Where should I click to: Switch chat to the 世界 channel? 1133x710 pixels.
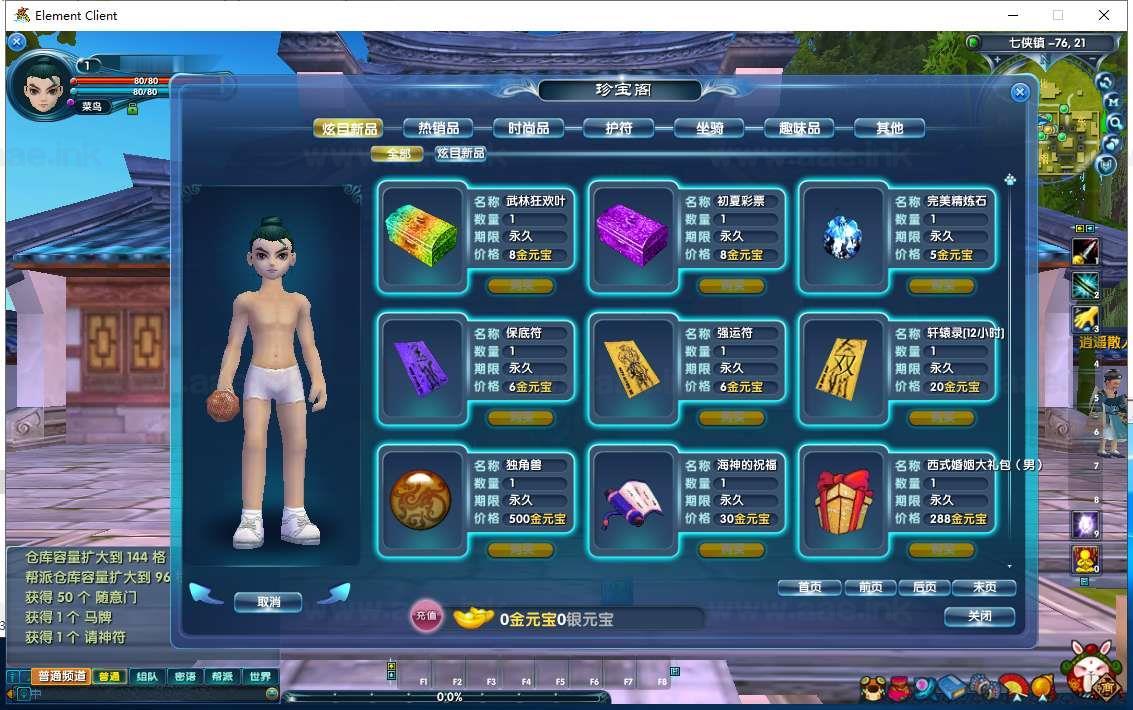click(x=259, y=677)
